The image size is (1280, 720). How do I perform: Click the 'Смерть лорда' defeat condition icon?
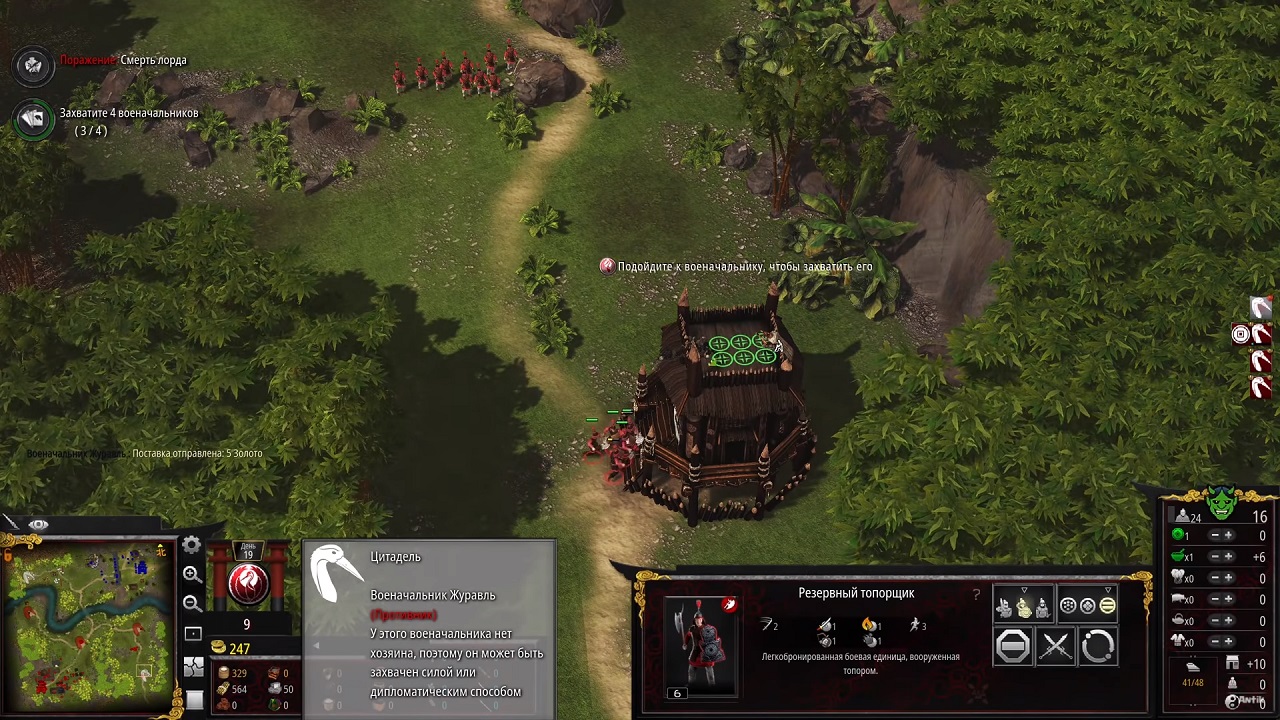[33, 65]
